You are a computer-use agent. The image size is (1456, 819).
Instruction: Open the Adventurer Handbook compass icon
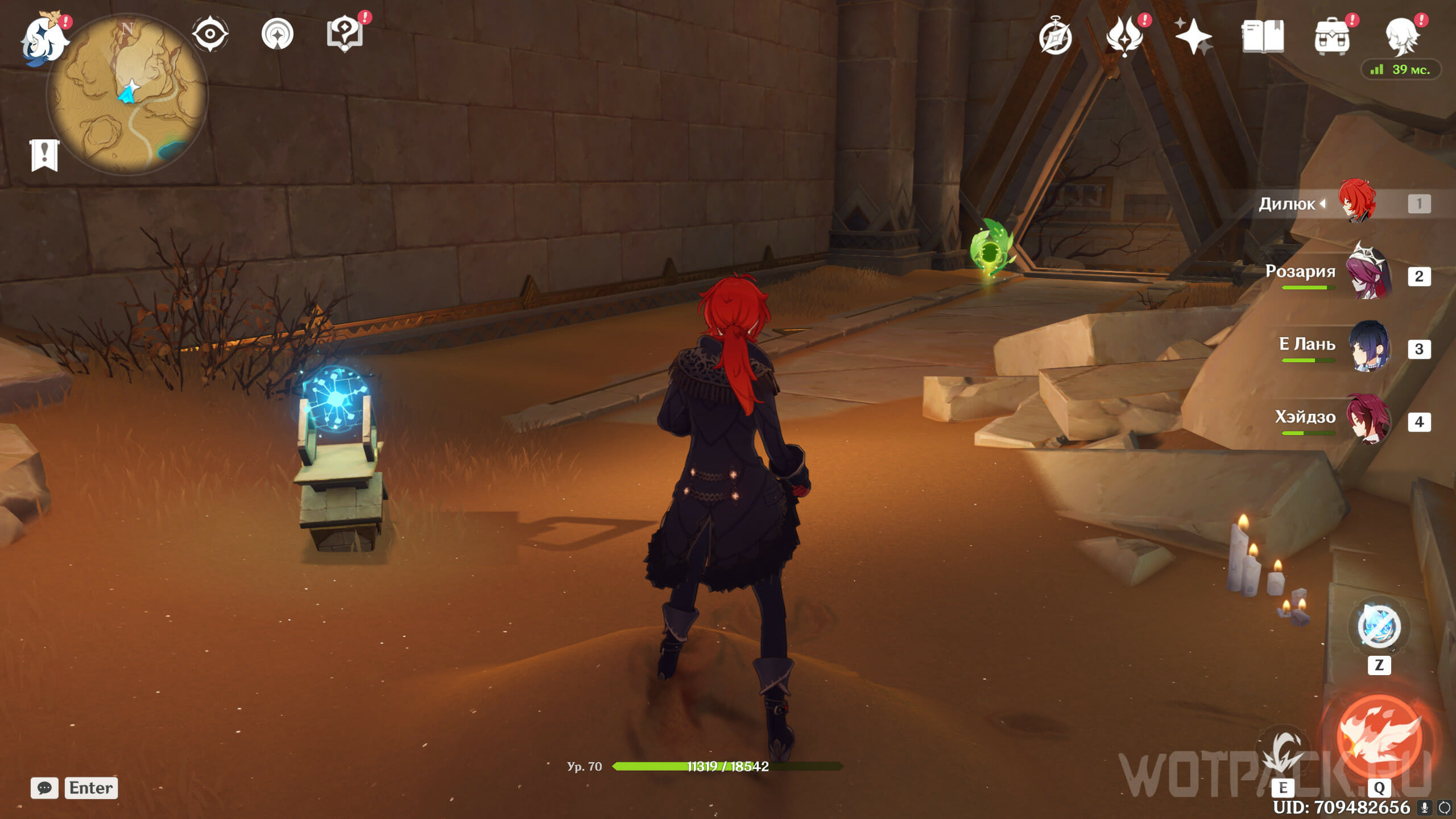click(1056, 36)
